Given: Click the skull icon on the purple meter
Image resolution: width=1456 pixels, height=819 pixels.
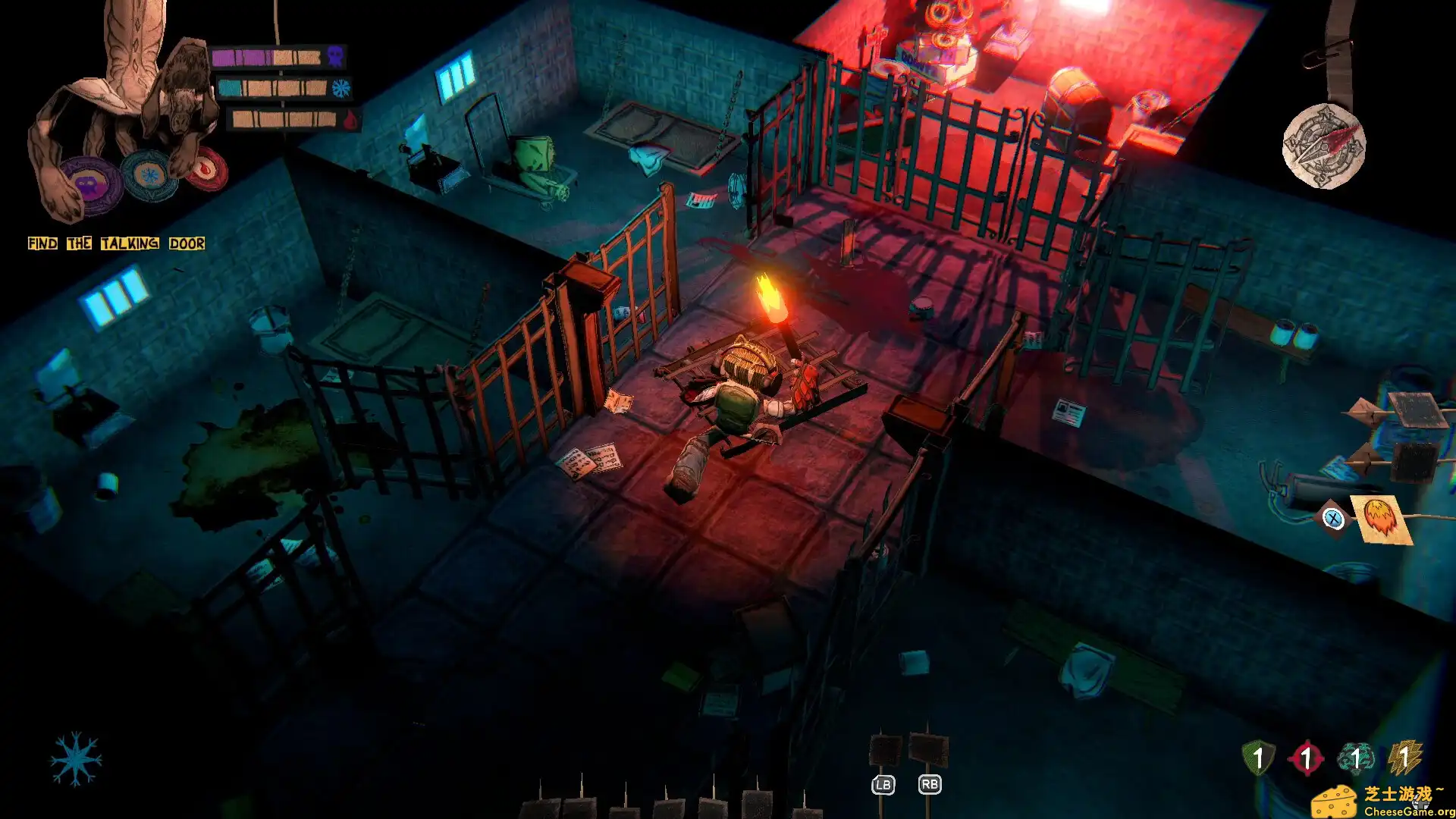Looking at the screenshot, I should point(334,57).
